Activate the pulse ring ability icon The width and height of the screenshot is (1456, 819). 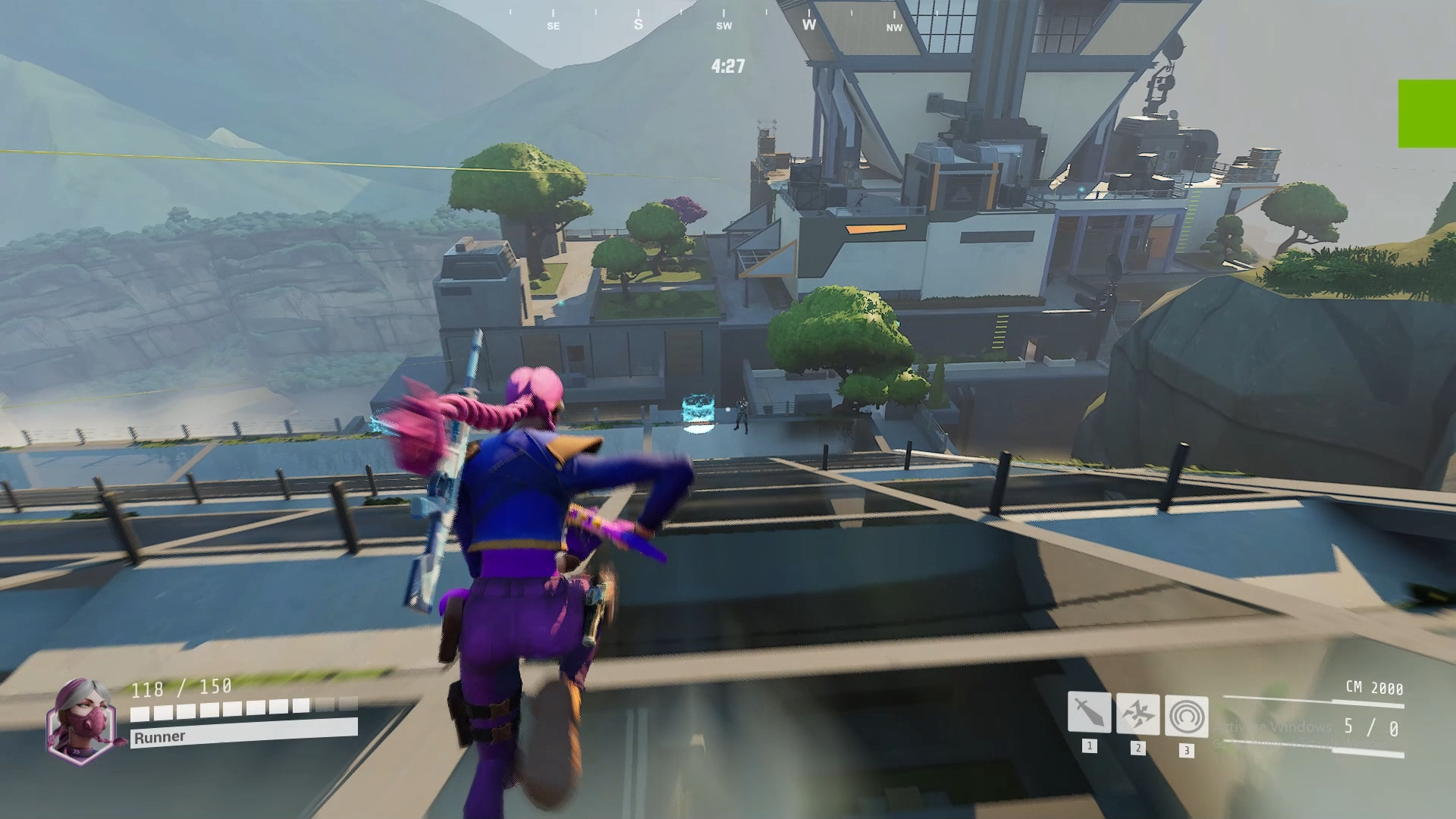pyautogui.click(x=1185, y=716)
